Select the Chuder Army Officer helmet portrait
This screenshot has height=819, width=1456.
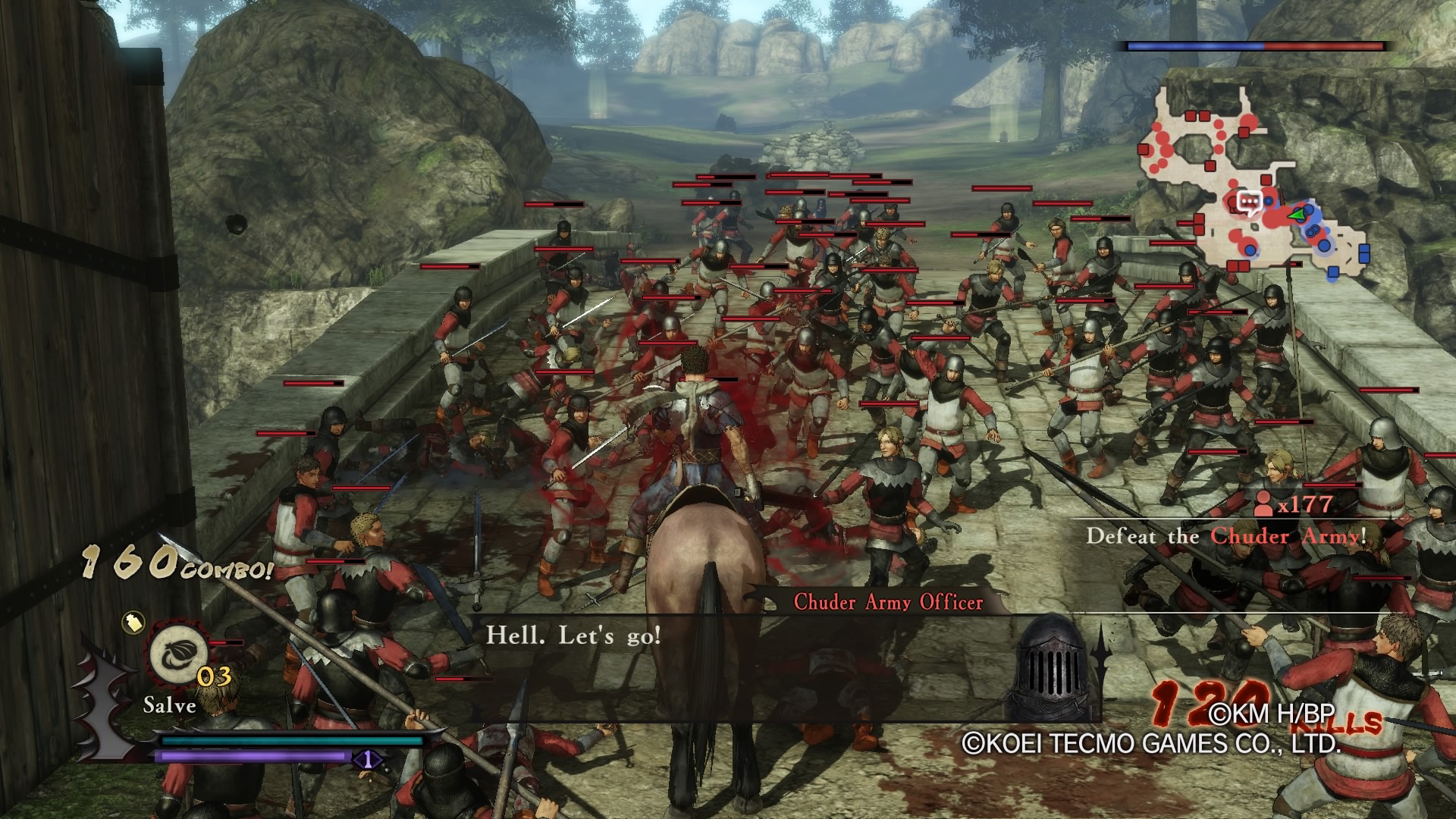[1053, 667]
